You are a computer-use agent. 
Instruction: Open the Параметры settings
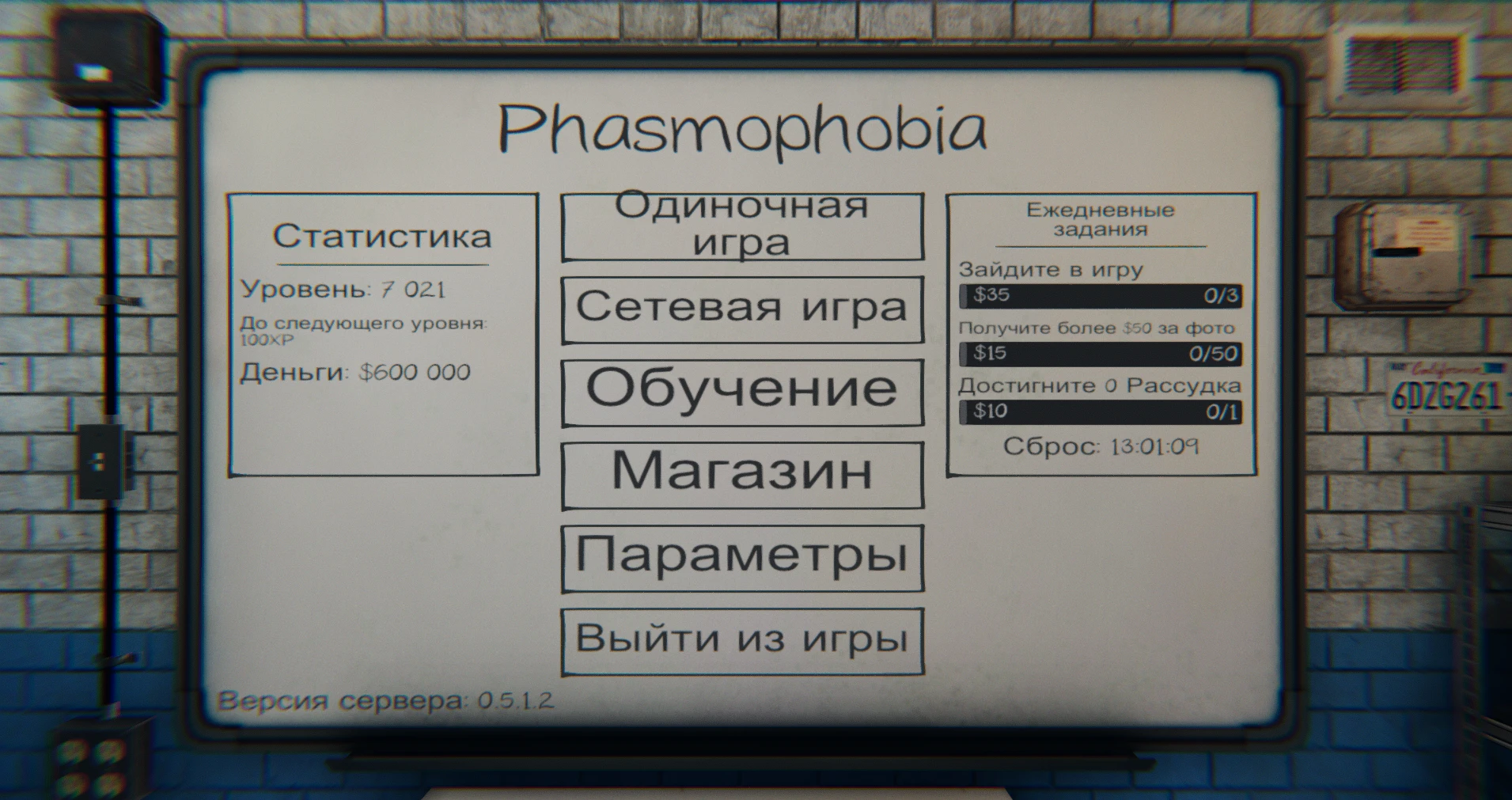pos(741,557)
